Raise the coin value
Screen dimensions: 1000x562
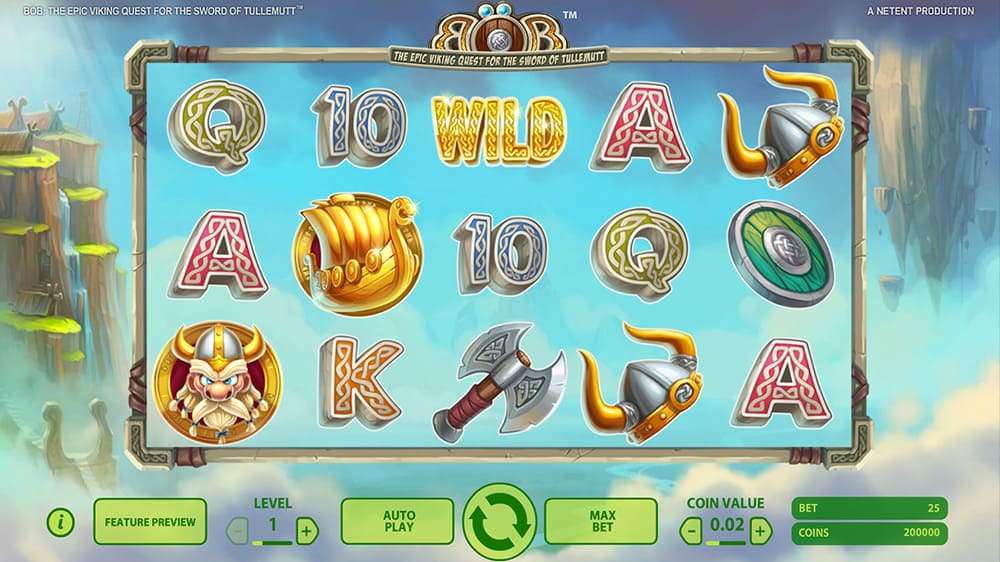pyautogui.click(x=761, y=529)
